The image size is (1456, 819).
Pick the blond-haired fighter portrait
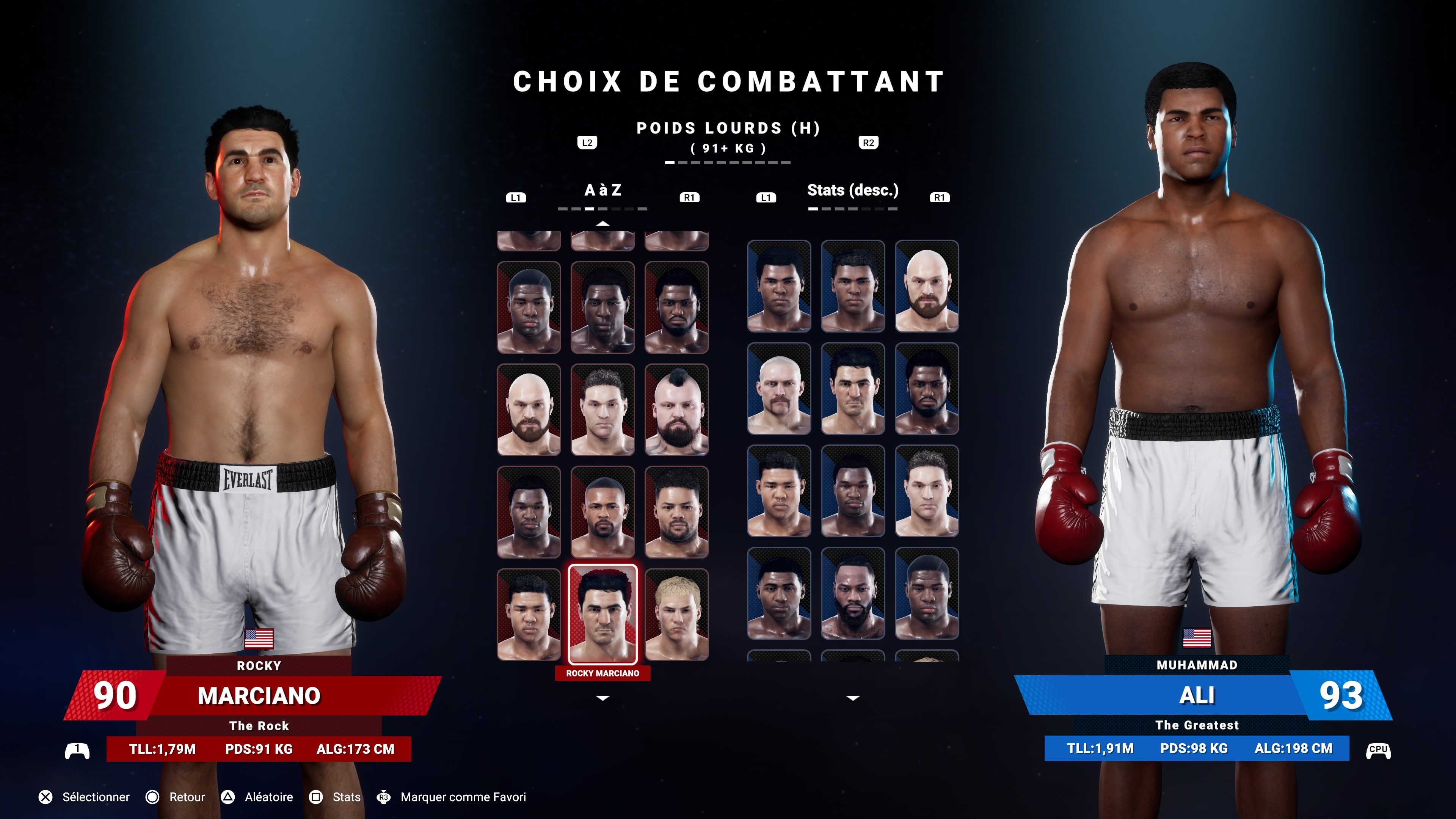tap(676, 614)
